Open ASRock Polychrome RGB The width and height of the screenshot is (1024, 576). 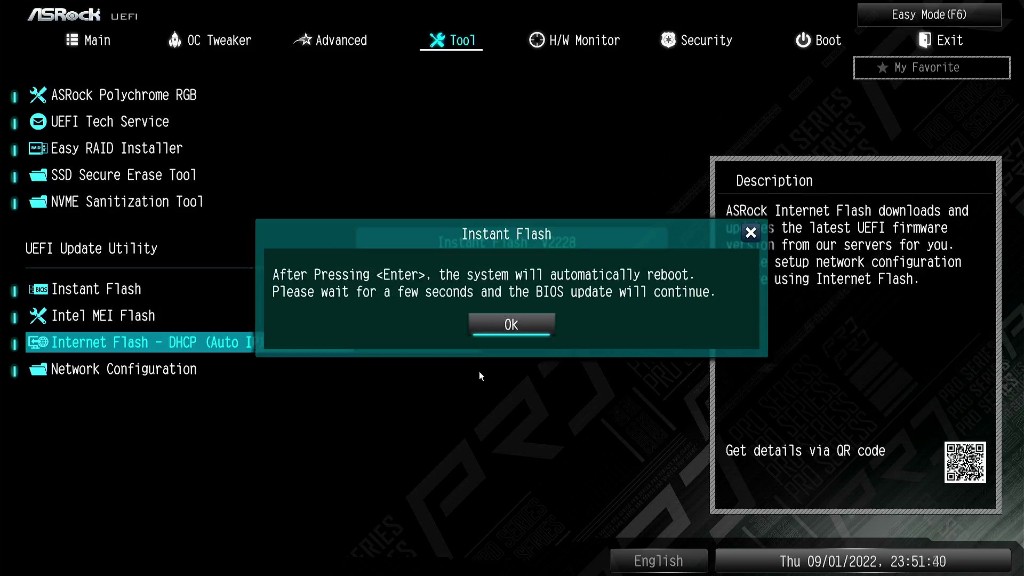123,95
